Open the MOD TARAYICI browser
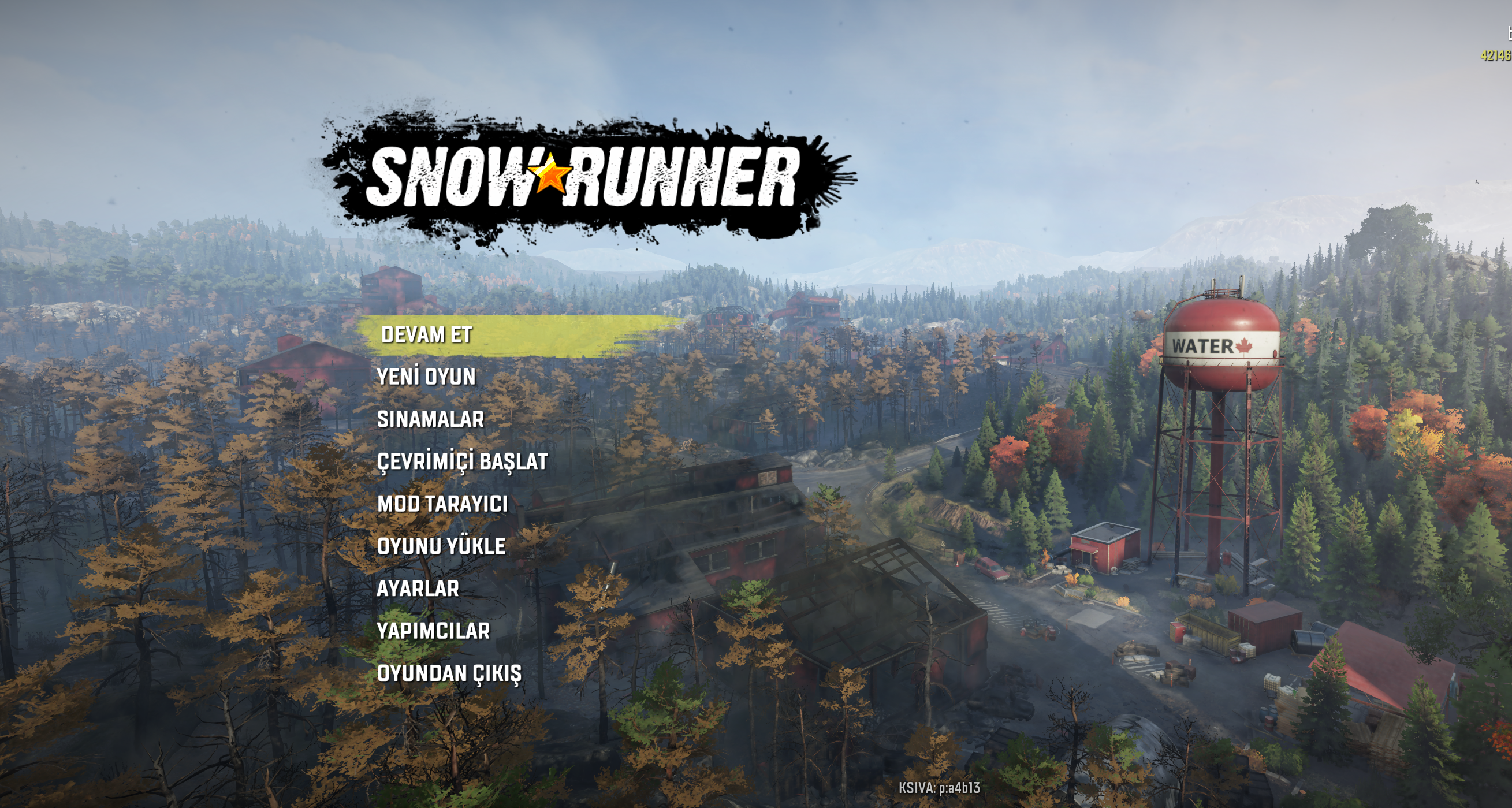Image resolution: width=1512 pixels, height=808 pixels. 442,504
